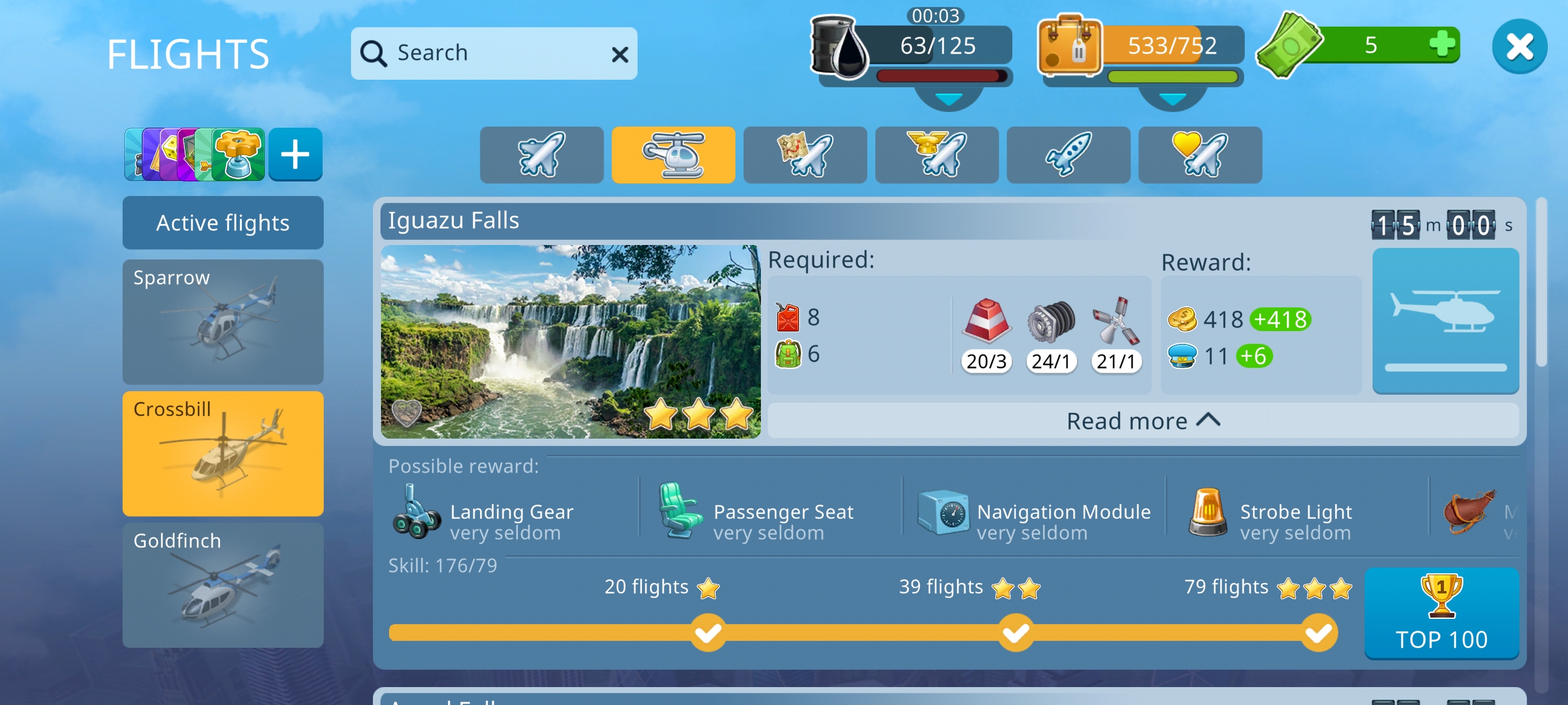Launch the Iguazu Falls helicopter flight
Screen dimensions: 1568x705
pos(1445,321)
